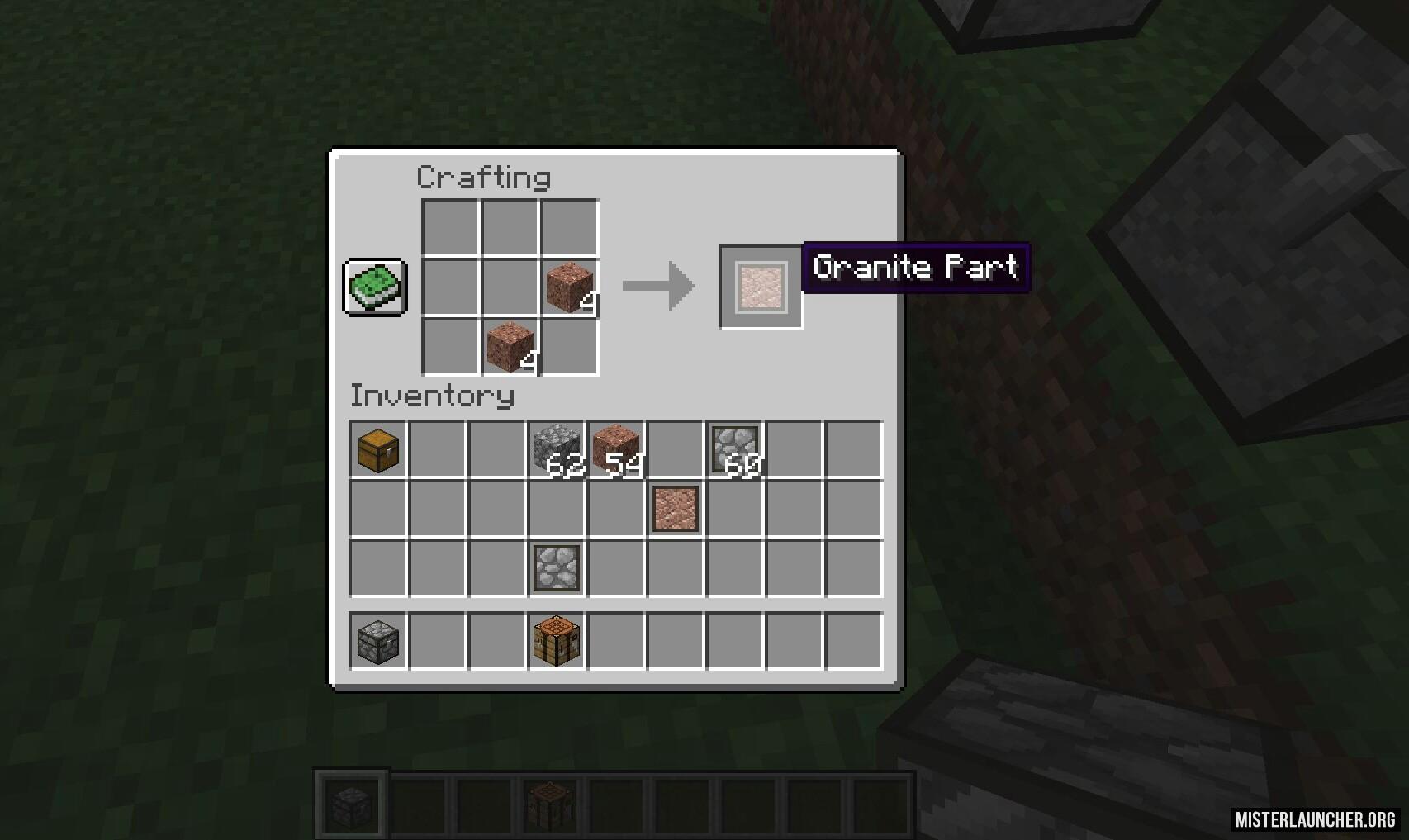The image size is (1409, 840).
Task: Open the misterlauncher.org watermark link
Action: click(x=1315, y=819)
